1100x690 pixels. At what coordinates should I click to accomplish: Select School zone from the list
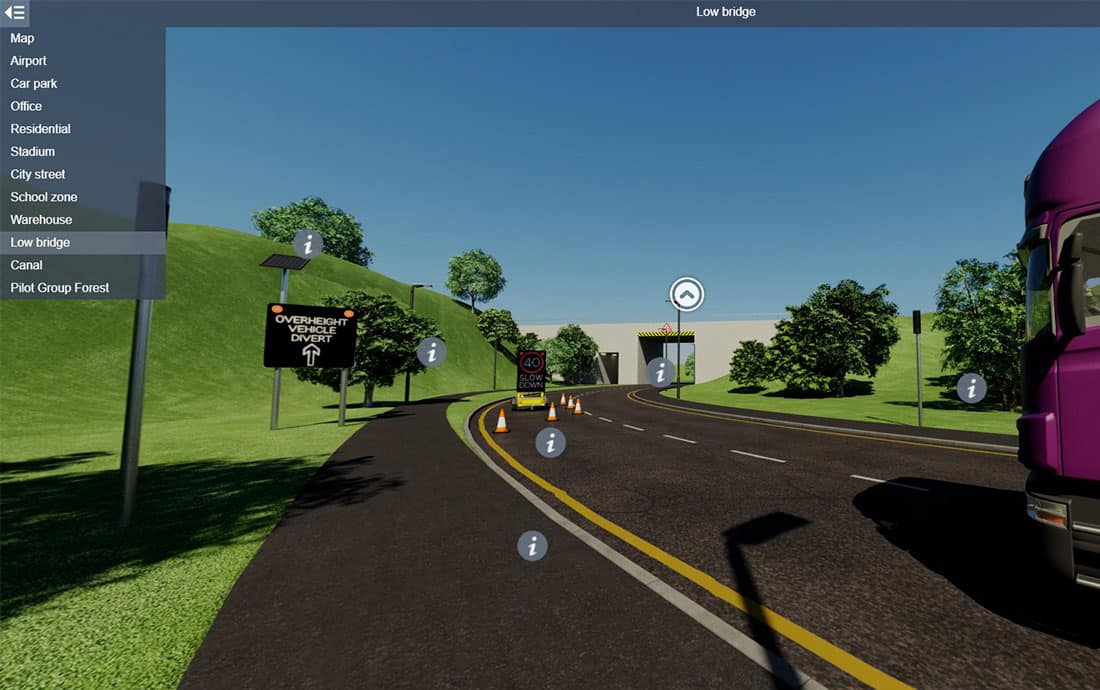coord(43,197)
